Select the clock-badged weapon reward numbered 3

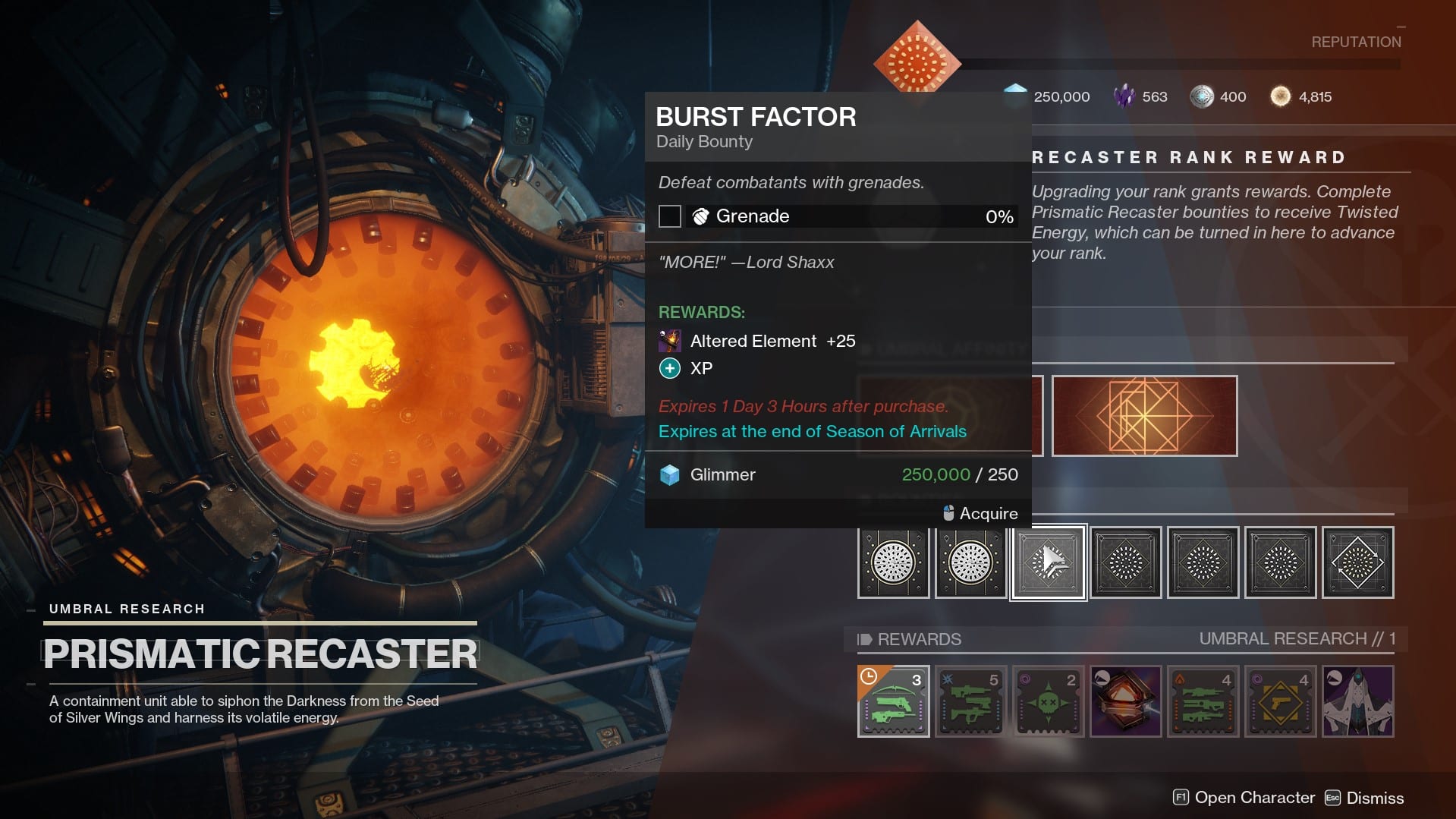coord(893,701)
